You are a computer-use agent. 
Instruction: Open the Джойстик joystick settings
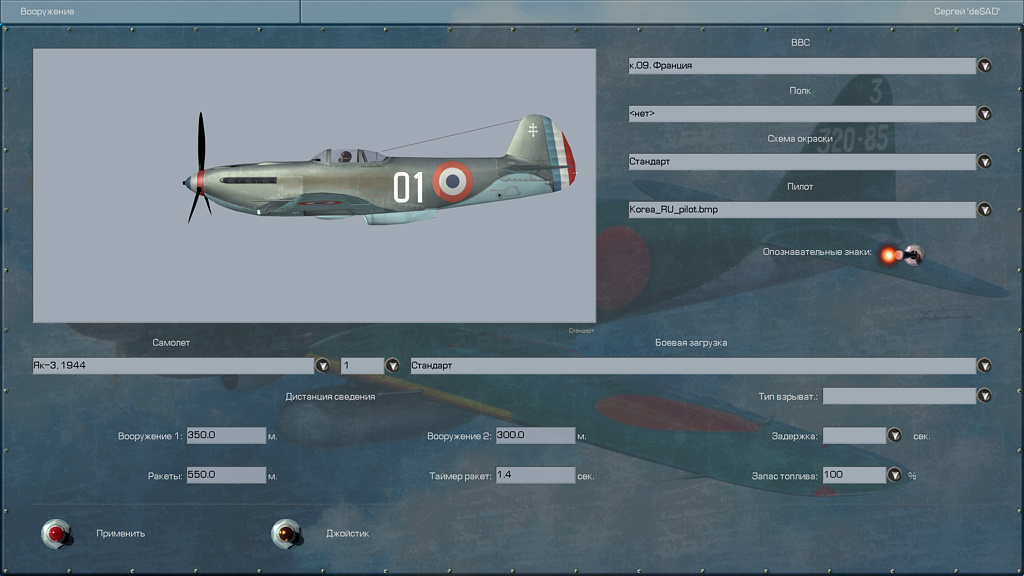tap(288, 534)
